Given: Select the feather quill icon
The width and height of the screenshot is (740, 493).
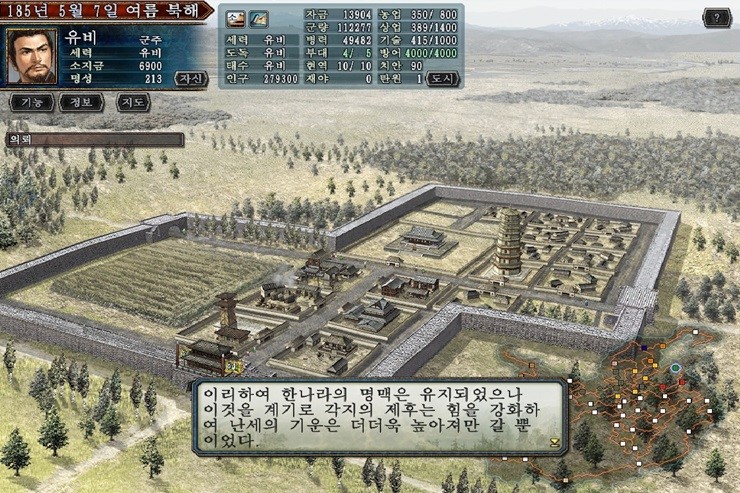Looking at the screenshot, I should (x=258, y=18).
